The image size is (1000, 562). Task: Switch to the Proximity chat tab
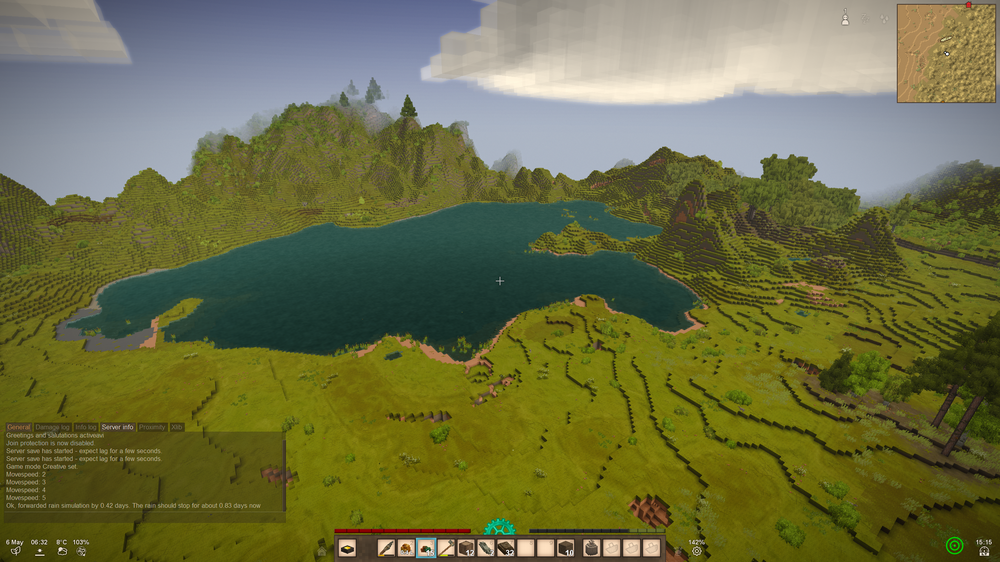click(x=152, y=427)
